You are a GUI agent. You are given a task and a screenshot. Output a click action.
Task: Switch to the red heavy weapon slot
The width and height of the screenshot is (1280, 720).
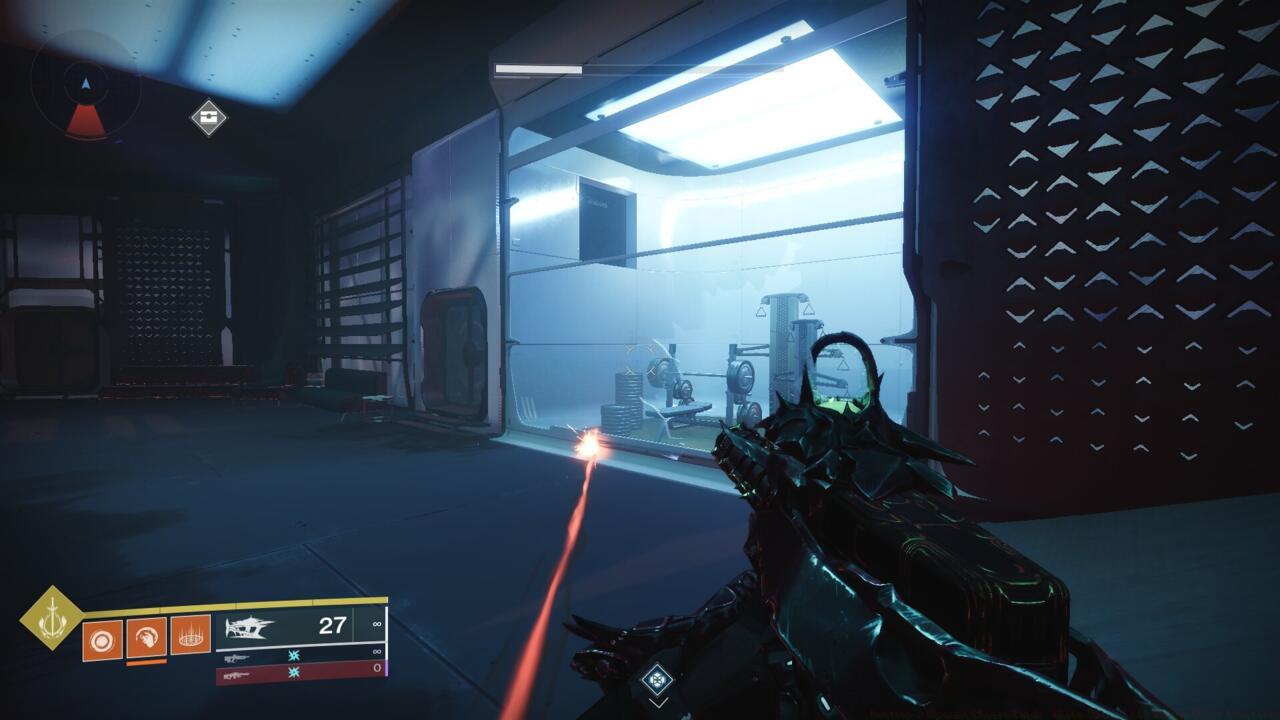coord(298,674)
